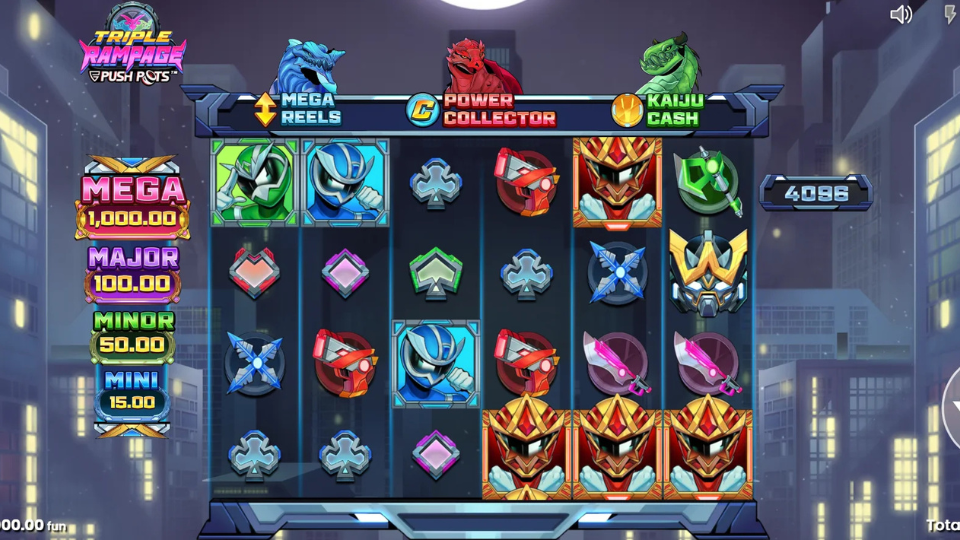Toggle the lightning bolt turbo mode
This screenshot has width=960, height=540.
[949, 14]
